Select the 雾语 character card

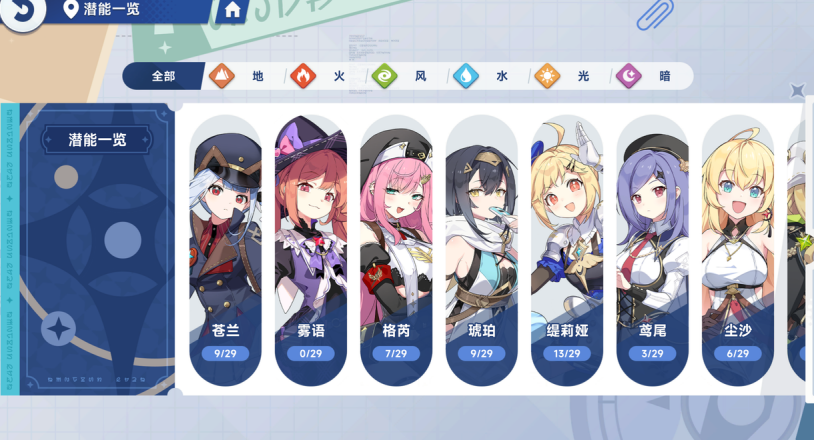(312, 250)
